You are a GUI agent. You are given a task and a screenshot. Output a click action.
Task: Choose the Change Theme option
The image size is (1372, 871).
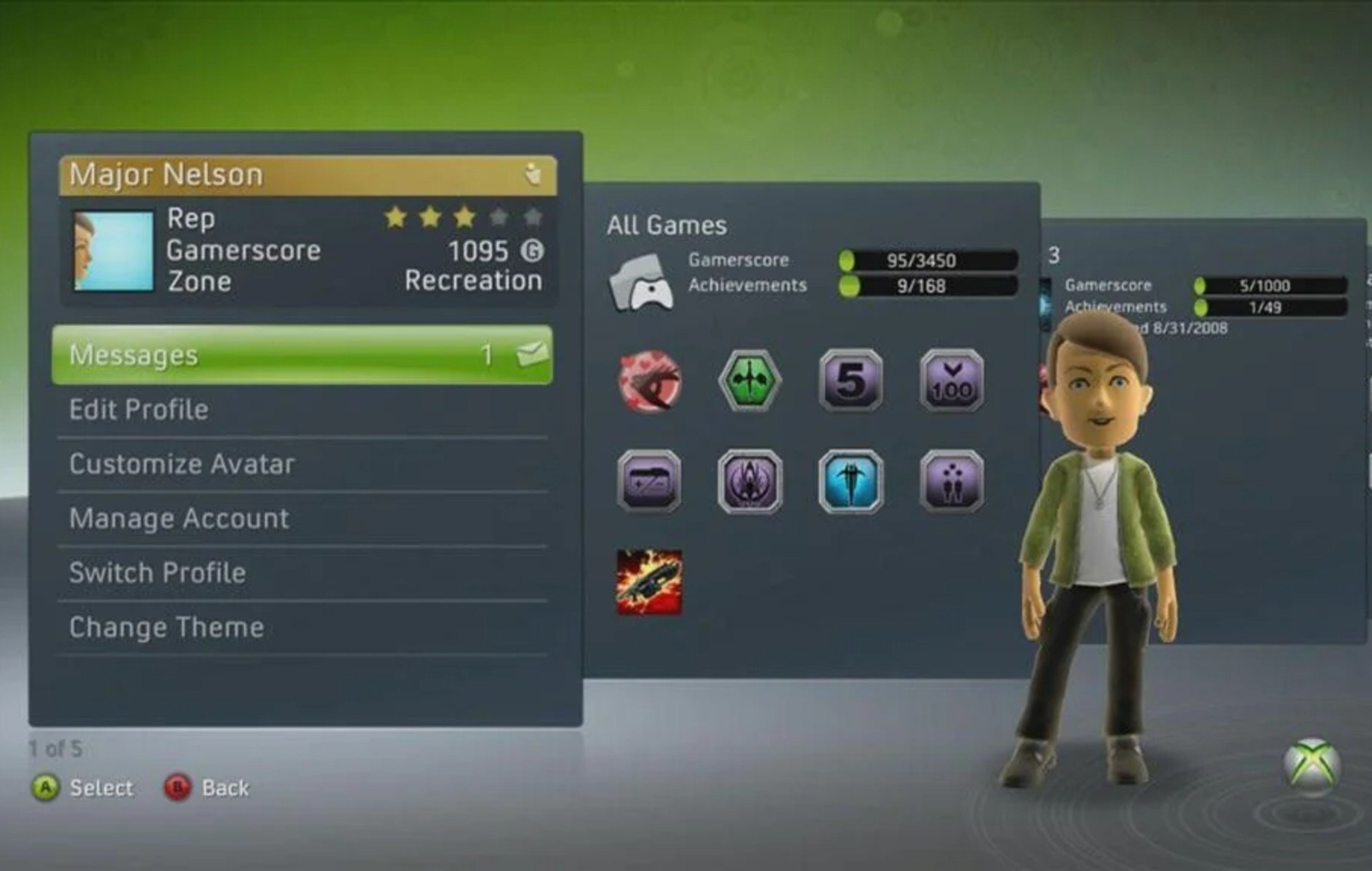click(x=302, y=628)
